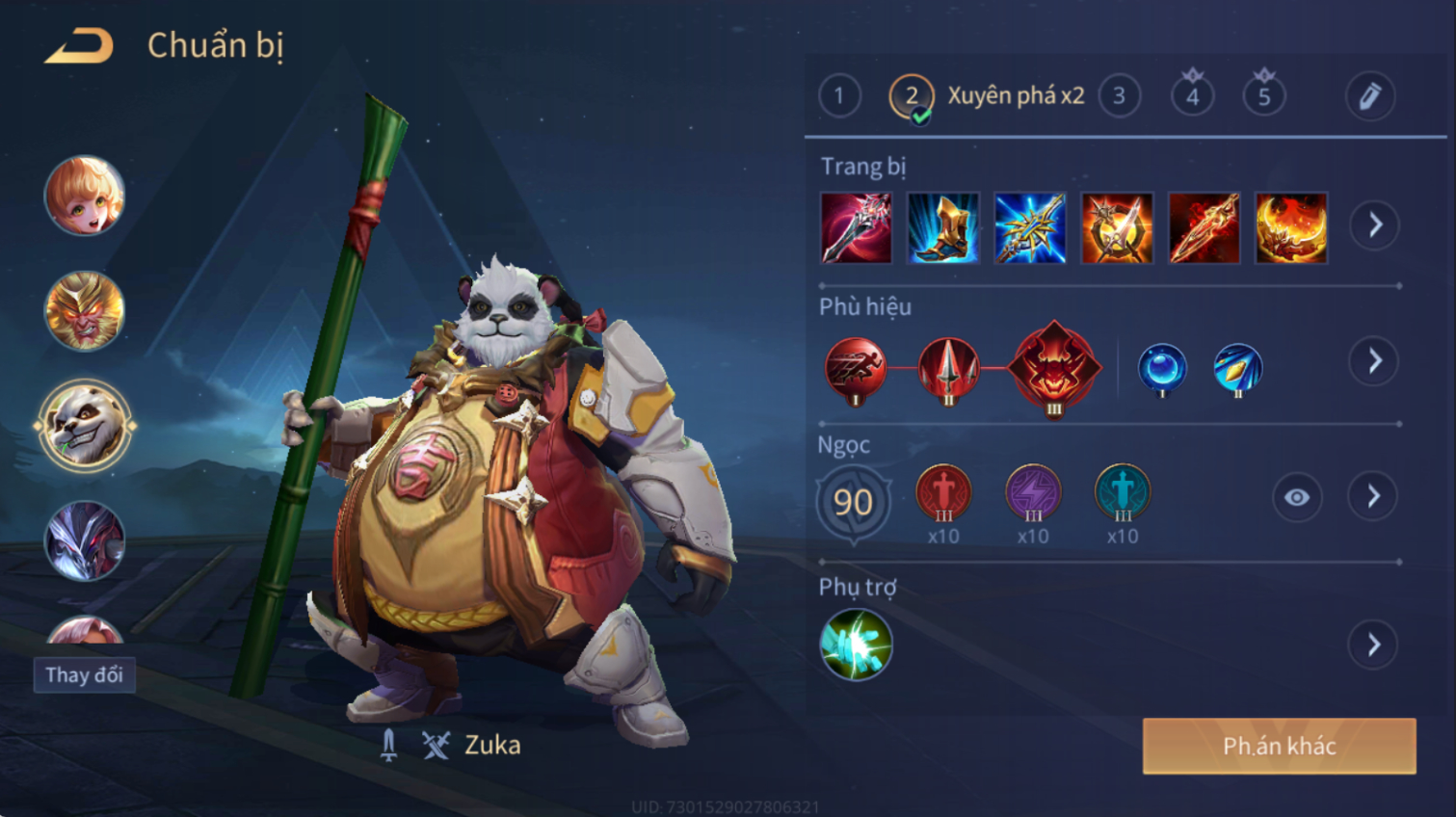Switch to preset tab 1
1456x817 pixels.
(x=839, y=96)
